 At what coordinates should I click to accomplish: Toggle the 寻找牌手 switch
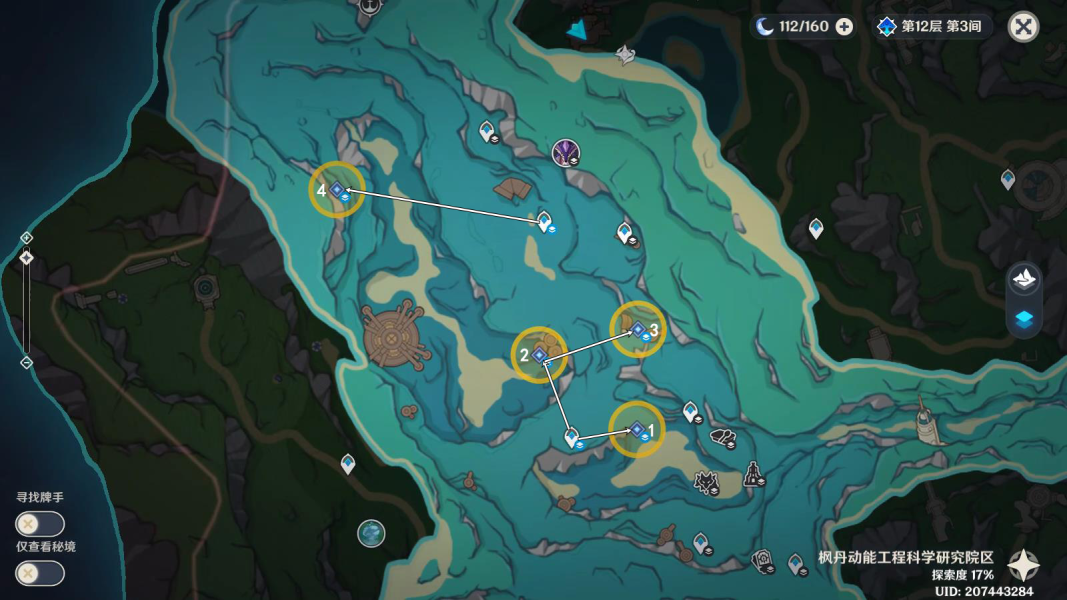(40, 524)
